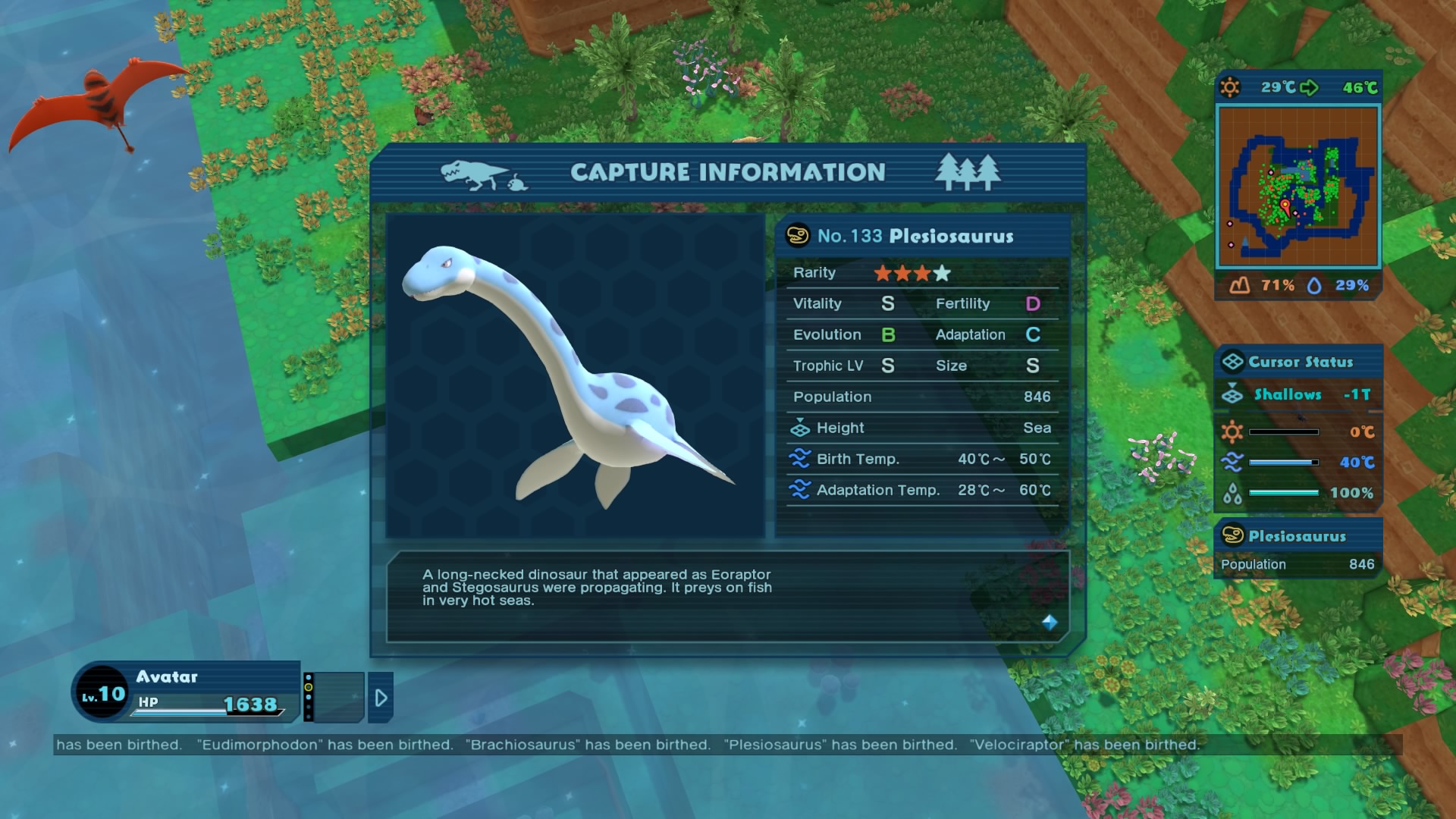Toggle the highlighted dot on the avatar selector strip
Image resolution: width=1456 pixels, height=819 pixels.
[309, 687]
